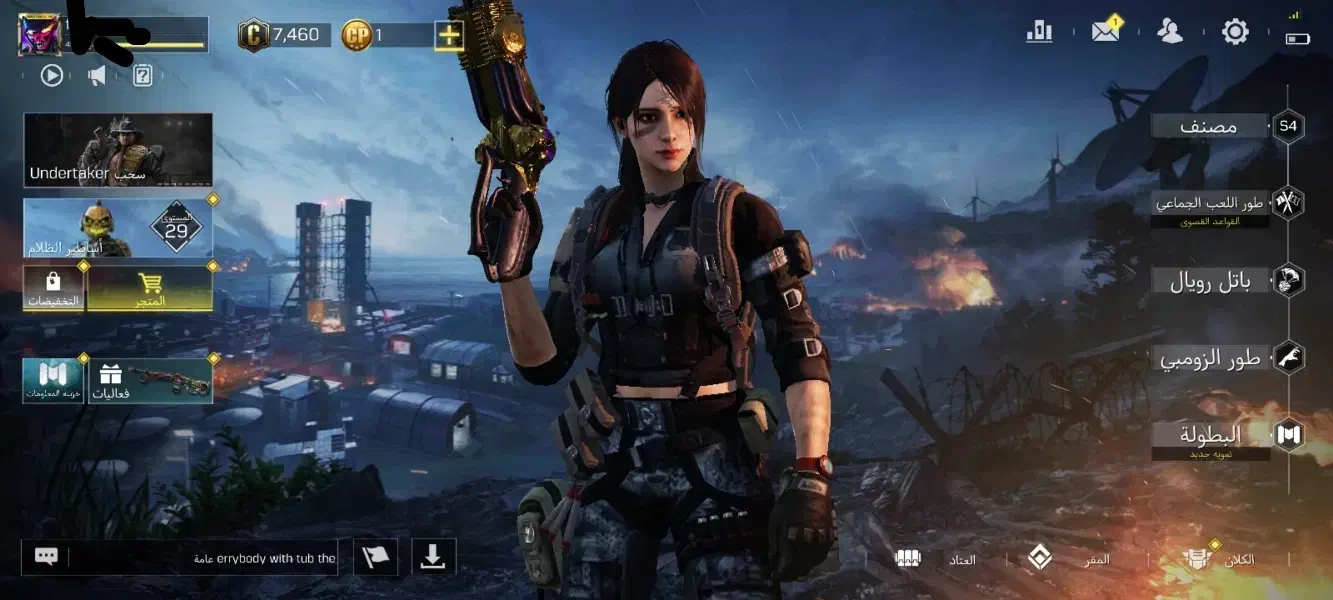
Task: Open the discounts shopping bag button
Action: coord(53,288)
